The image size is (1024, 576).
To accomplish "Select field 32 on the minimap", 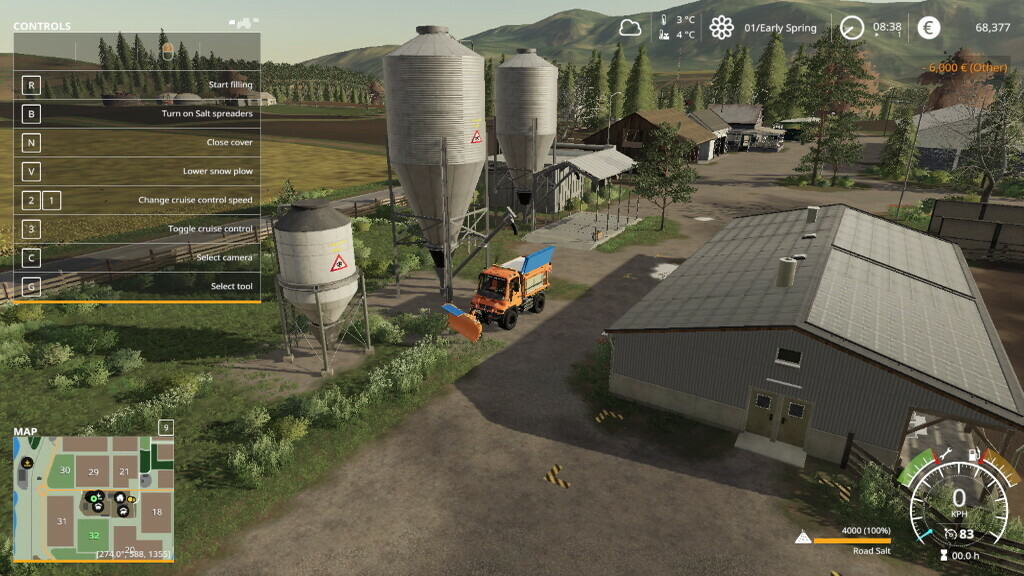I will pos(94,537).
